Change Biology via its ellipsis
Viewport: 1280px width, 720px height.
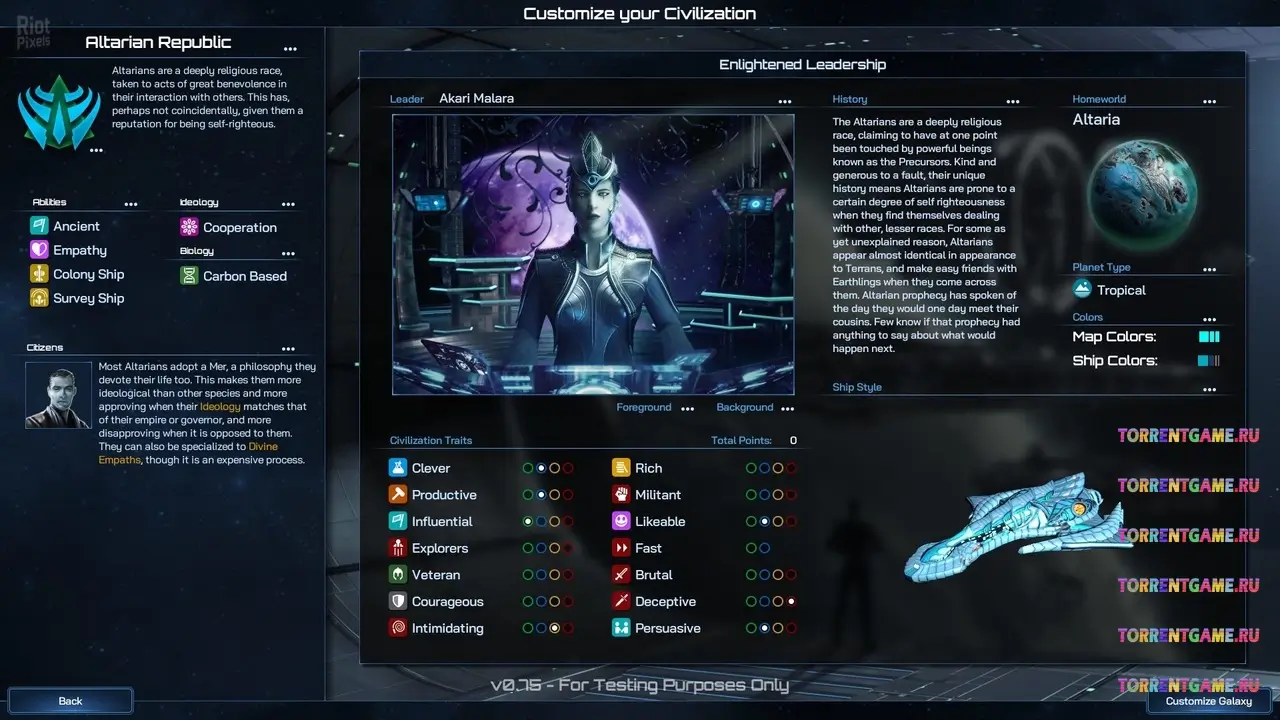[x=289, y=253]
